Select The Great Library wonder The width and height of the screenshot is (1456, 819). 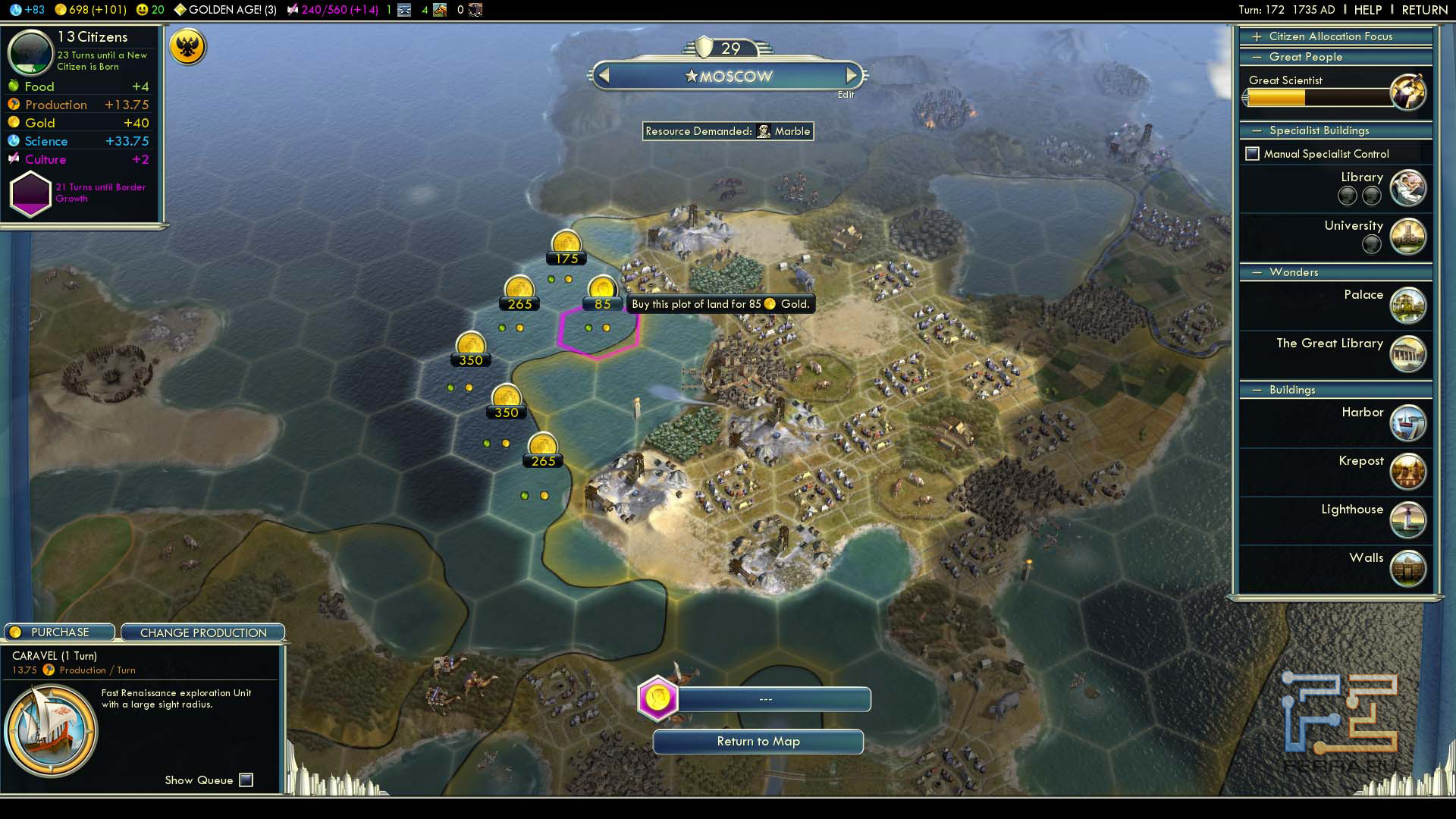click(1408, 353)
